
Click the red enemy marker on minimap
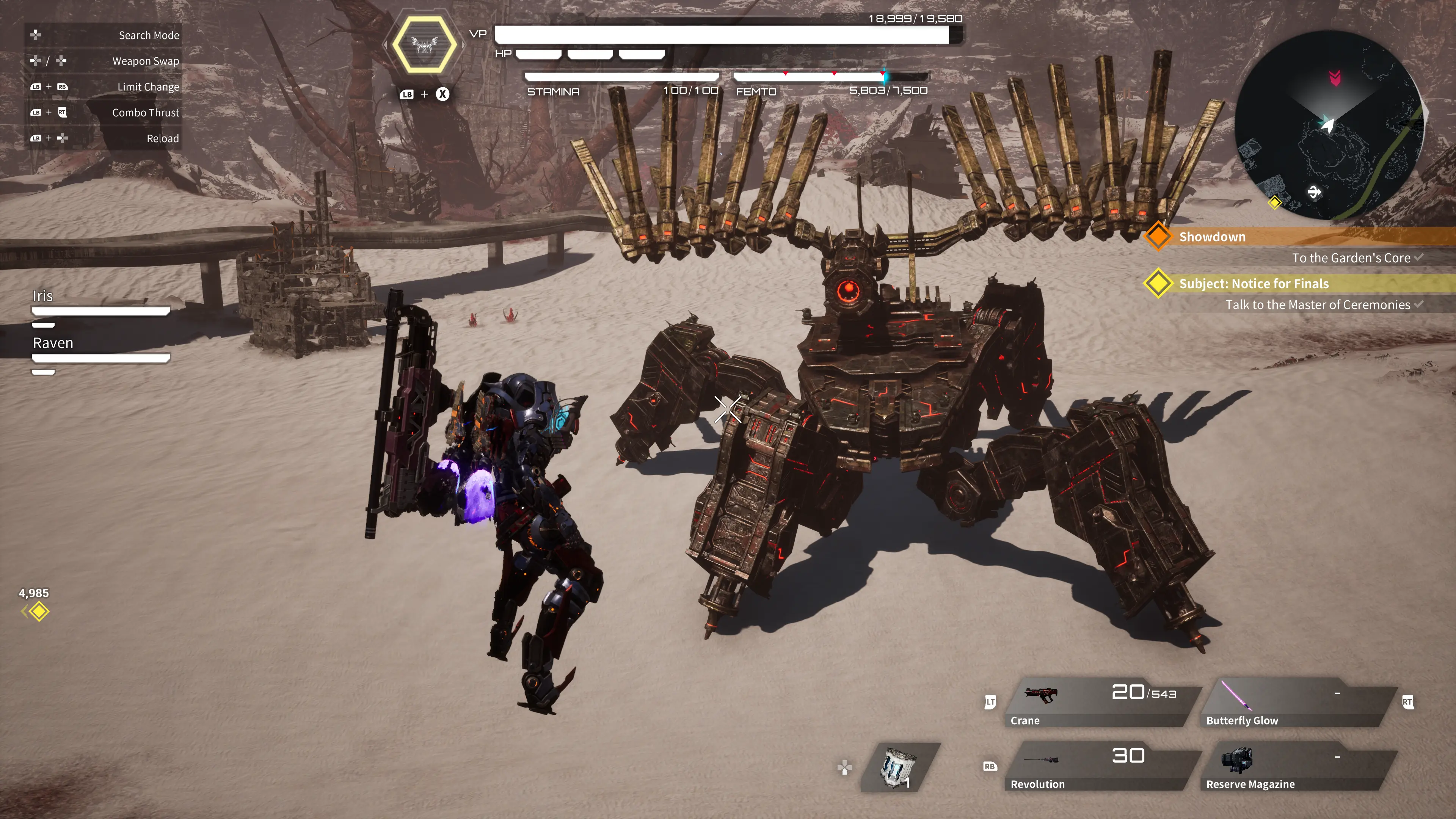[1335, 77]
